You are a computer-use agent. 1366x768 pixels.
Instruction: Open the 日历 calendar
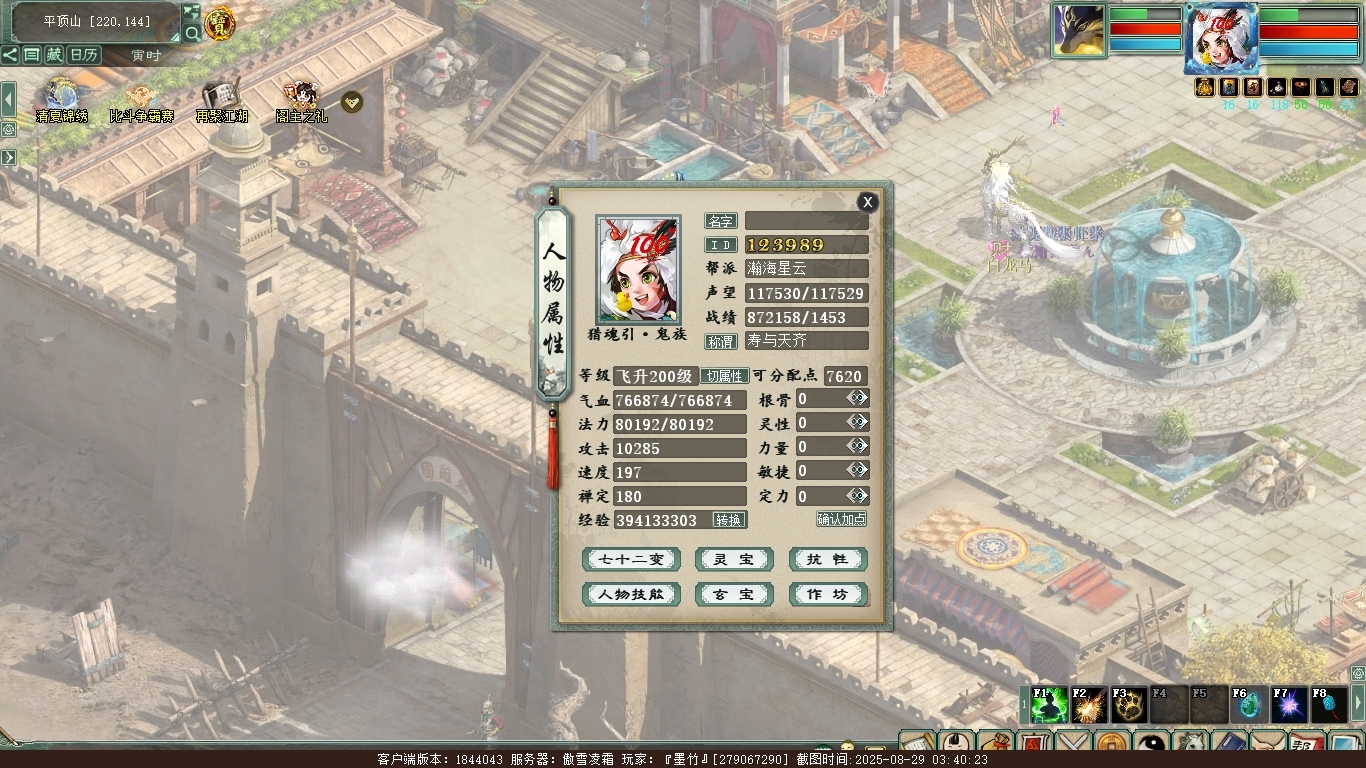(x=84, y=55)
